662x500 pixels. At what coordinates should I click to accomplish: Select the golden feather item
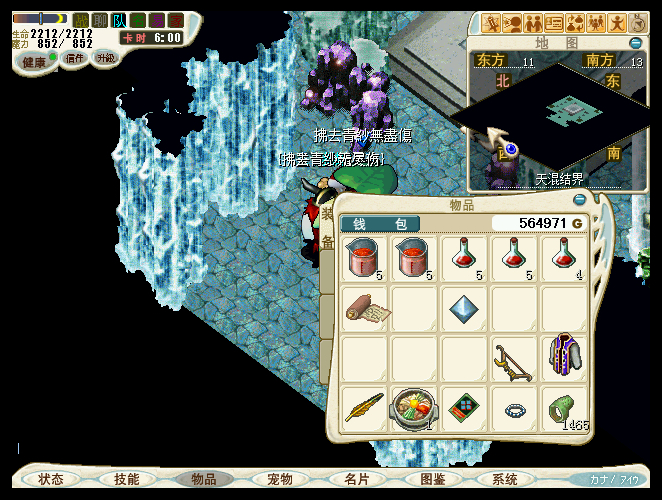(365, 408)
